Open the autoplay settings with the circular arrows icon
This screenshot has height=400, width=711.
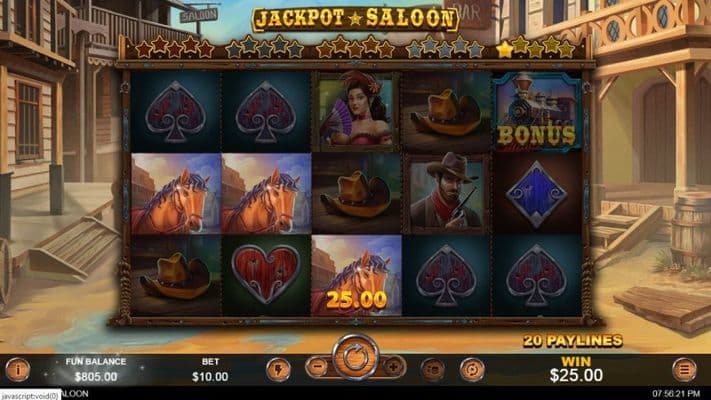tap(471, 369)
